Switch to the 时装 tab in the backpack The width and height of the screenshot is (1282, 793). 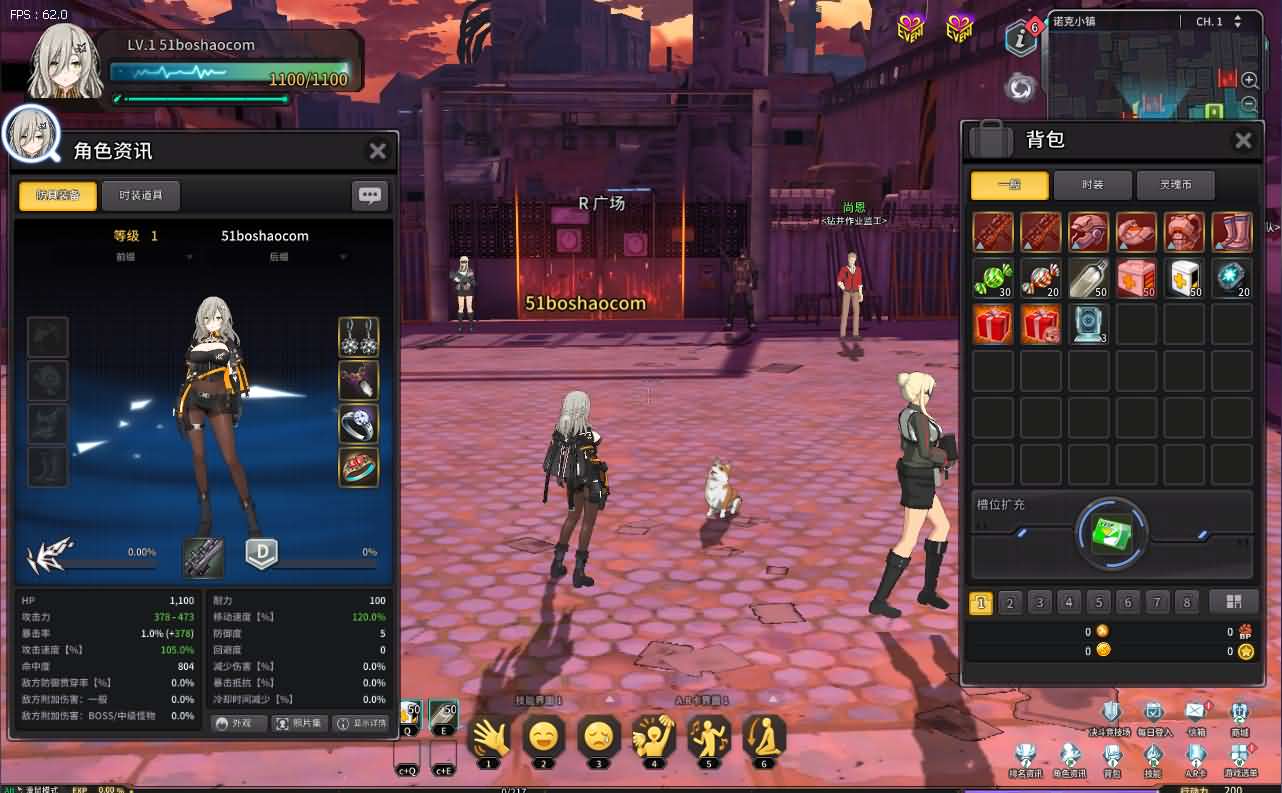pyautogui.click(x=1093, y=185)
